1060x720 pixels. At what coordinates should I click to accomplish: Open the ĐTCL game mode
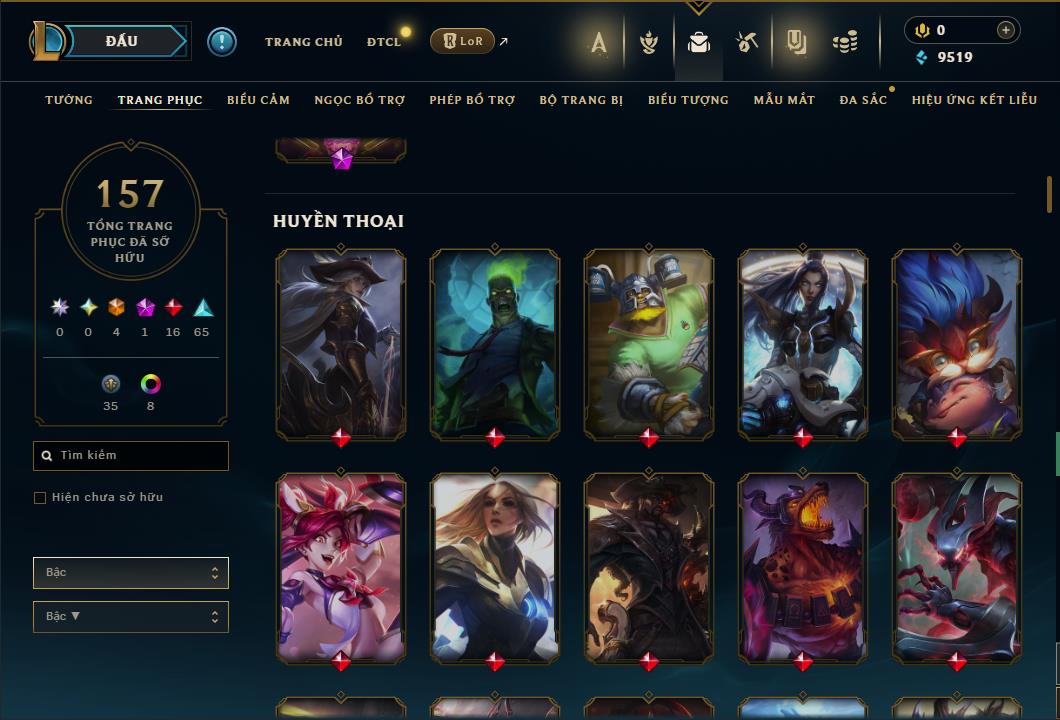(x=383, y=42)
